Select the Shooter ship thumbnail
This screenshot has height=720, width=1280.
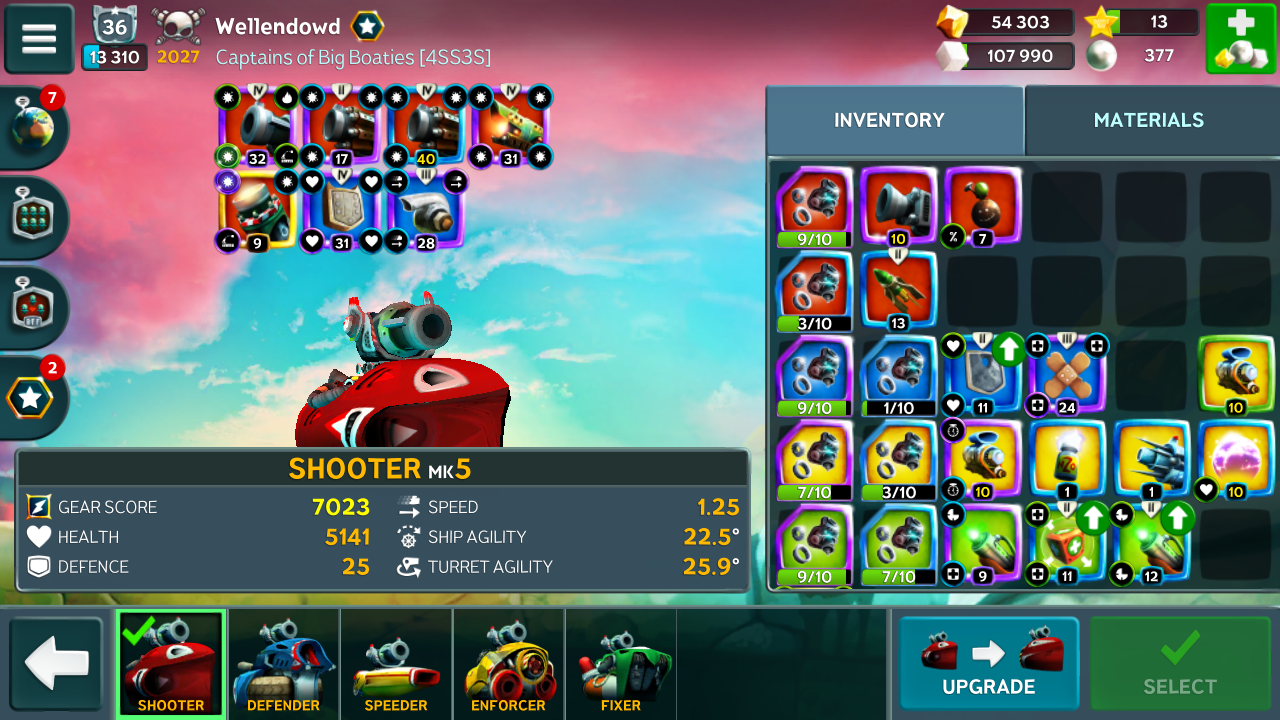(x=171, y=665)
